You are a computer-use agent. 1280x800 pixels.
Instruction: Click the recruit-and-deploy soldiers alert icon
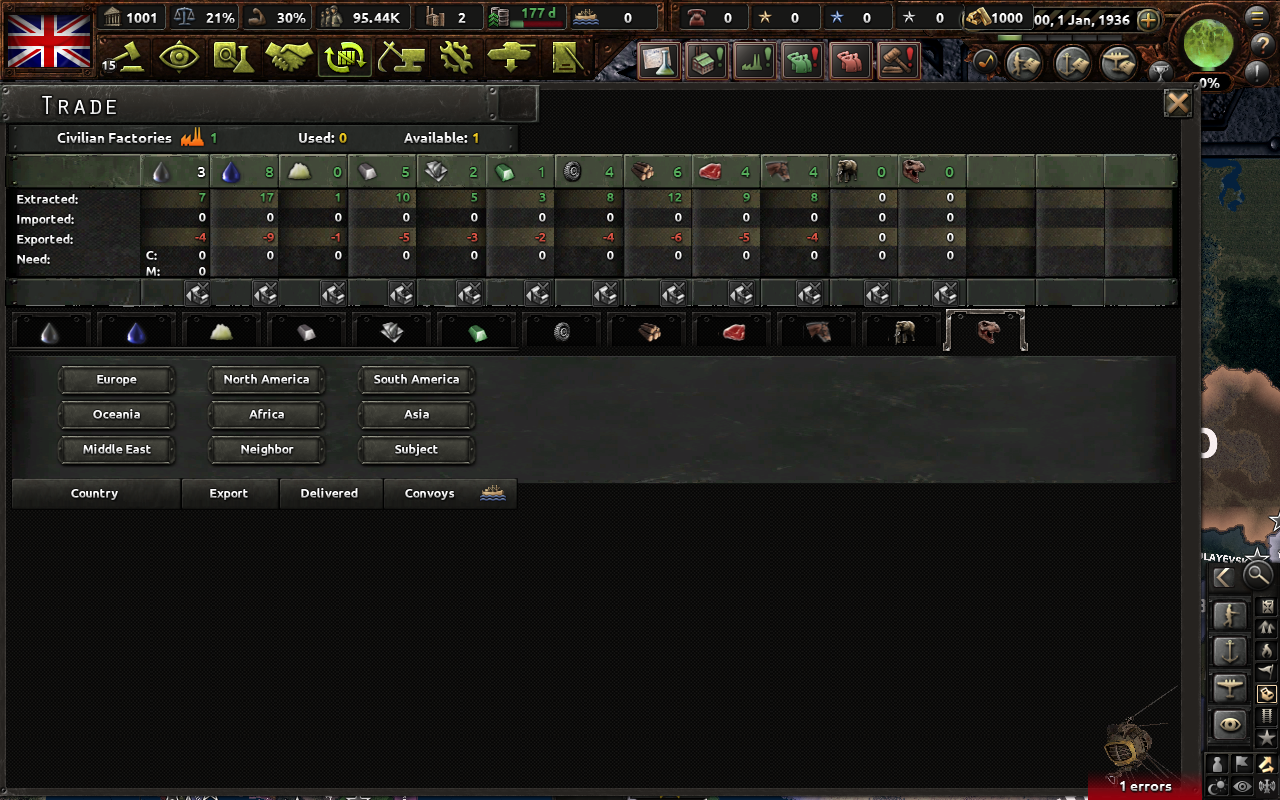tap(801, 60)
